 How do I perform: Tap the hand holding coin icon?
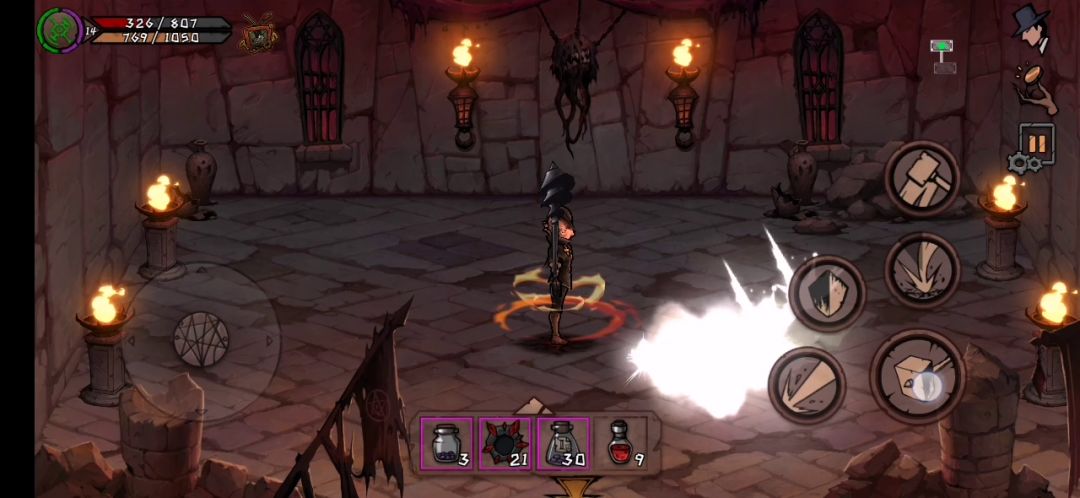[x=1033, y=86]
